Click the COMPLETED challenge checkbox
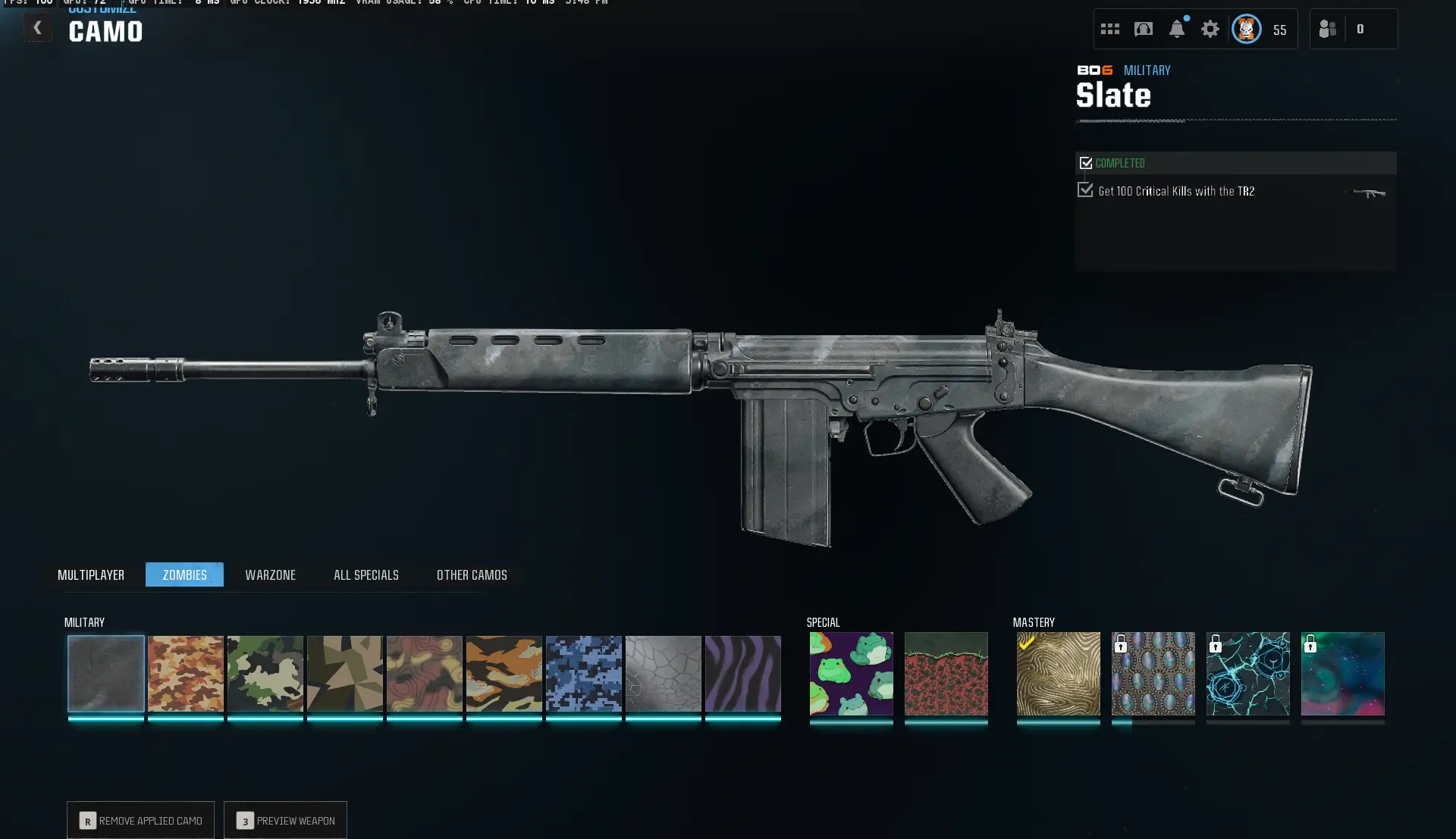1456x839 pixels. pyautogui.click(x=1086, y=162)
